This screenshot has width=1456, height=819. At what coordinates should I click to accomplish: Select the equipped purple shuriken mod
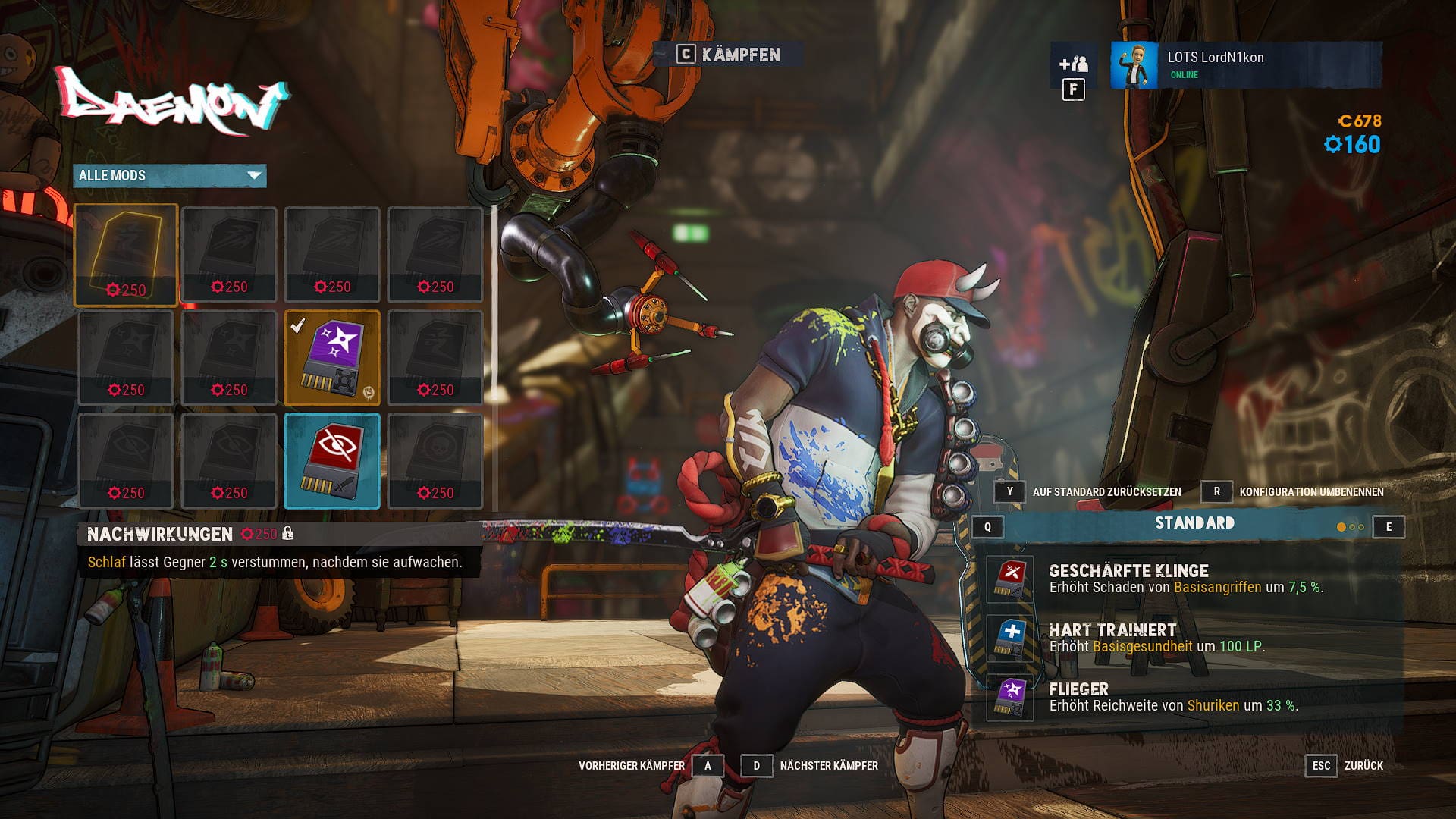(x=332, y=357)
